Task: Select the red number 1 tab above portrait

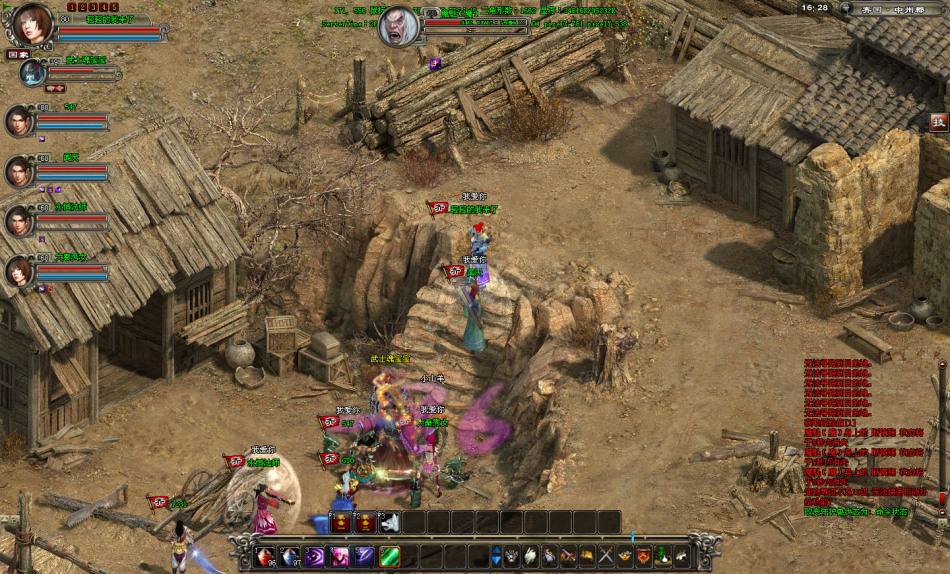Action: pyautogui.click(x=73, y=7)
